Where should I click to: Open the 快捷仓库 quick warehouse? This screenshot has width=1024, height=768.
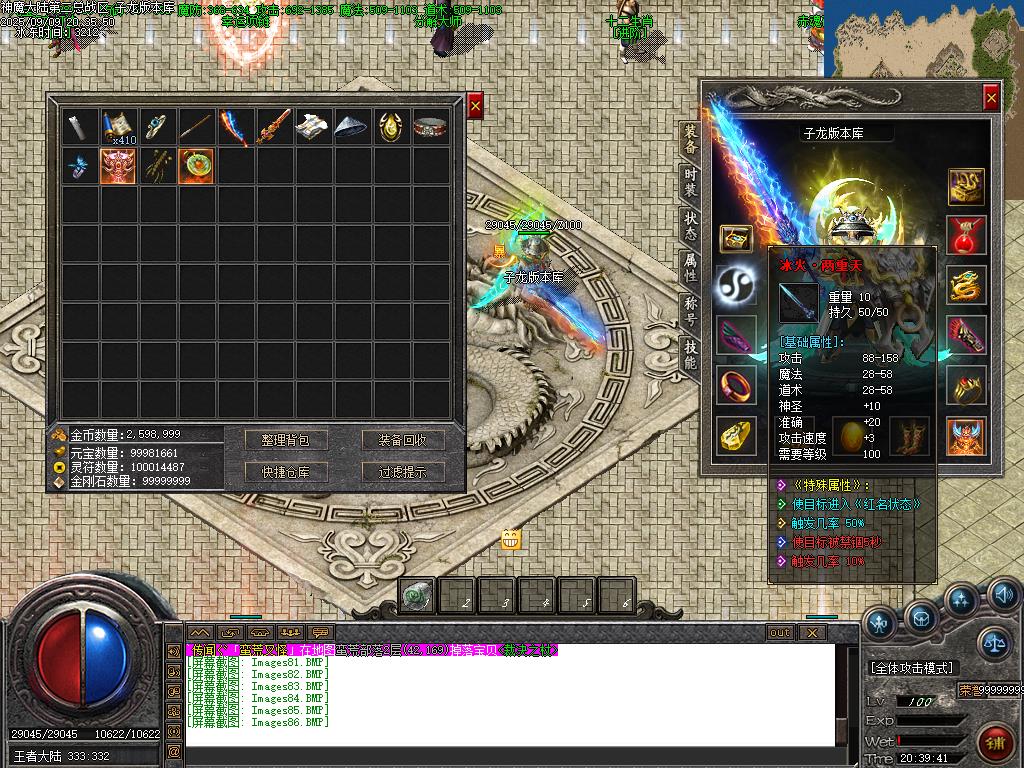coord(286,472)
